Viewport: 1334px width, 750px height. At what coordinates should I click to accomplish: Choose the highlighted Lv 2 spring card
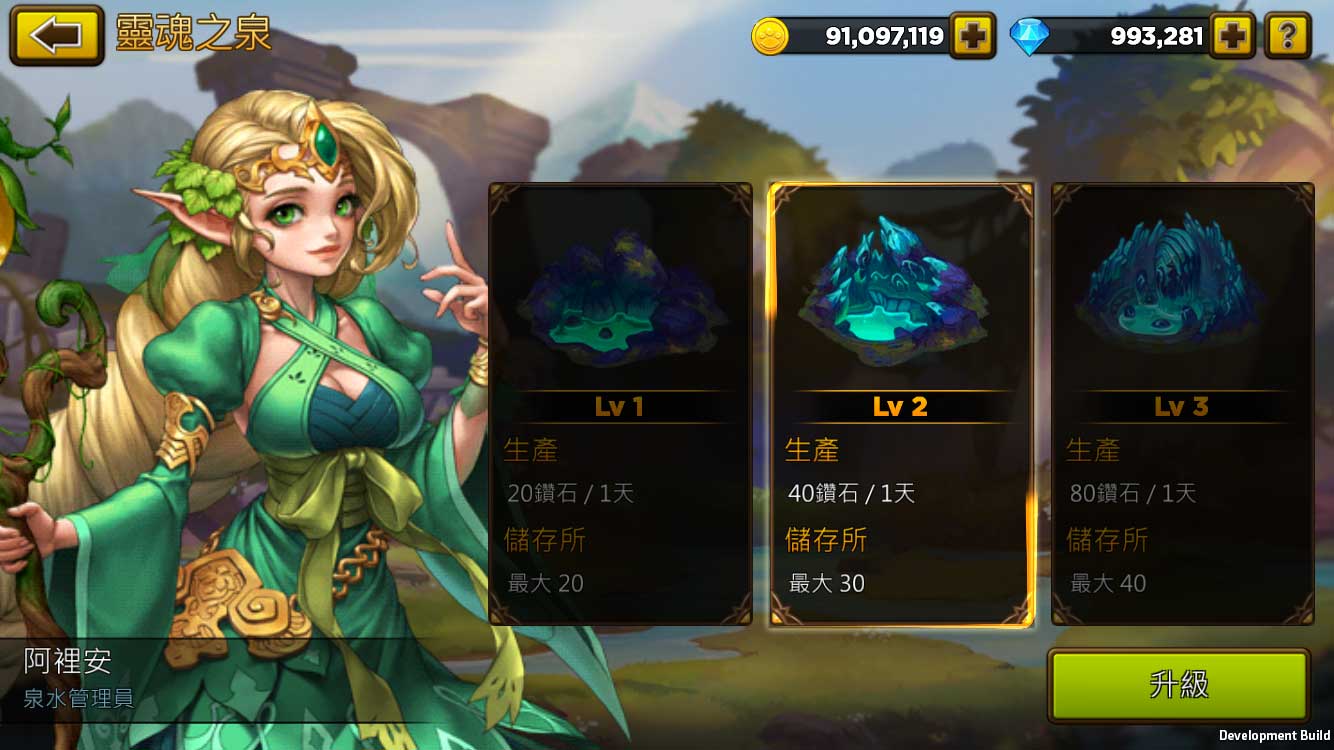pos(900,403)
